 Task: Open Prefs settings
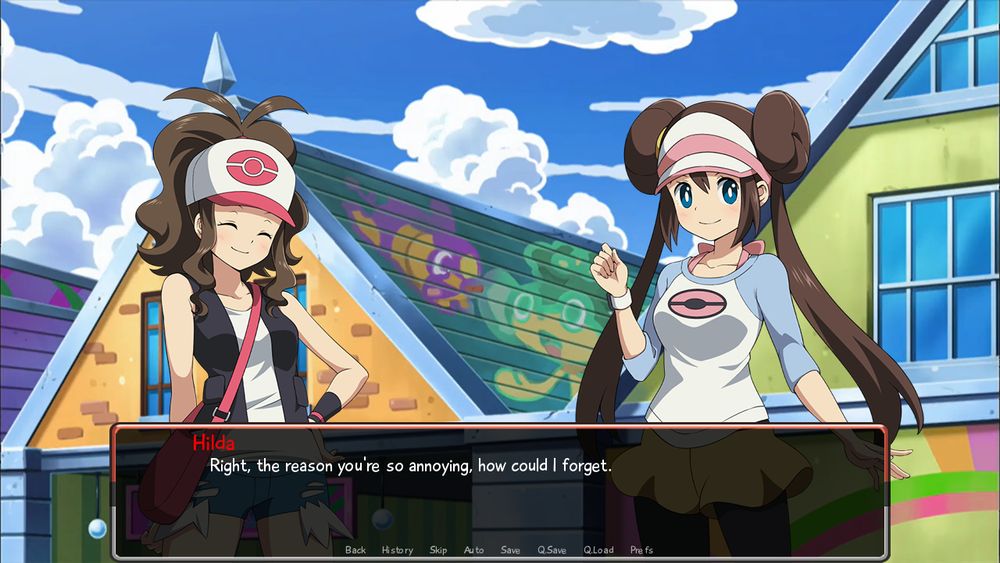click(x=642, y=550)
